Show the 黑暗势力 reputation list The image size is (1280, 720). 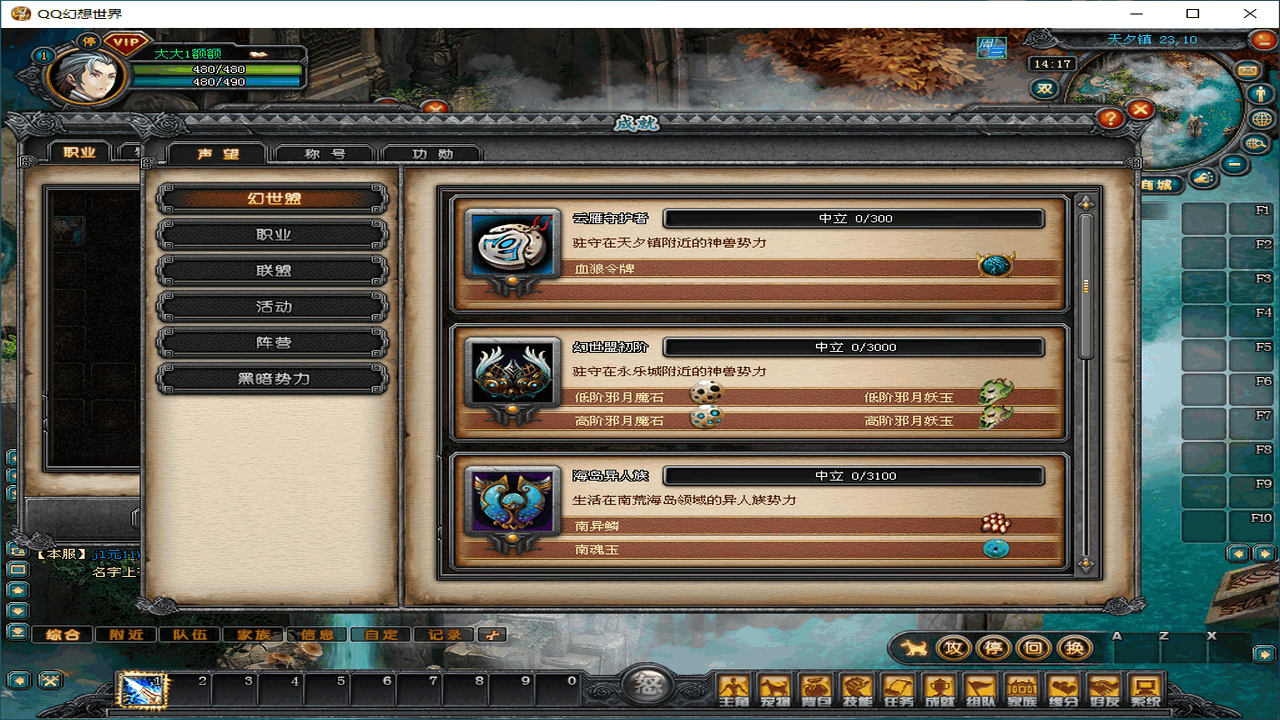point(273,379)
